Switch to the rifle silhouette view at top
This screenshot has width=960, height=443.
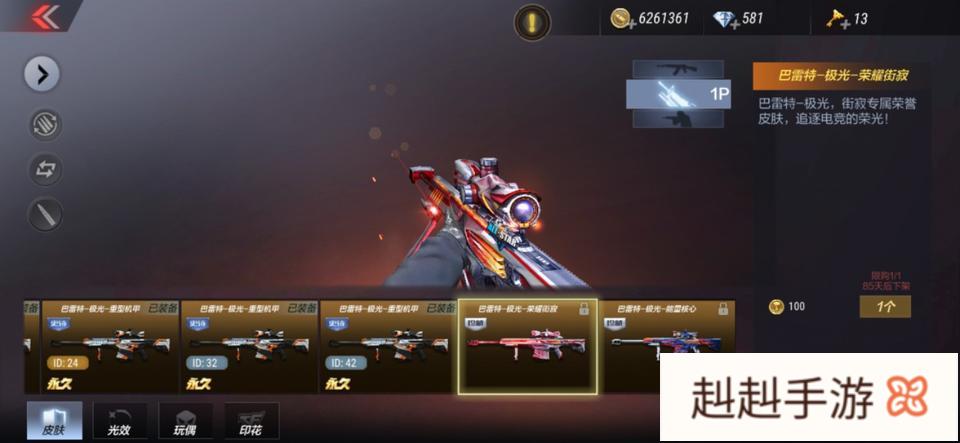(x=678, y=69)
